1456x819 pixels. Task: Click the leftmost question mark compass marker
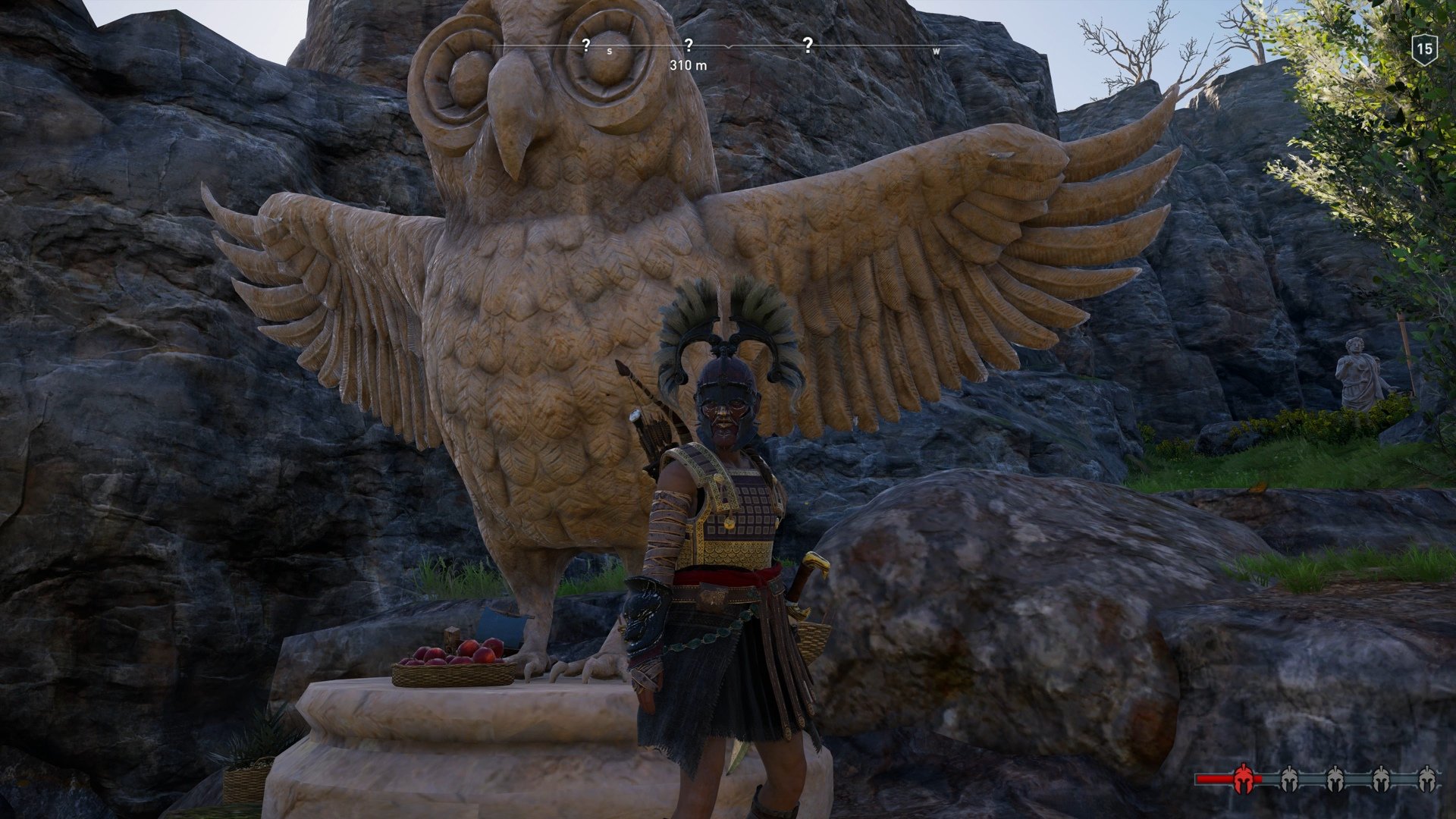586,45
